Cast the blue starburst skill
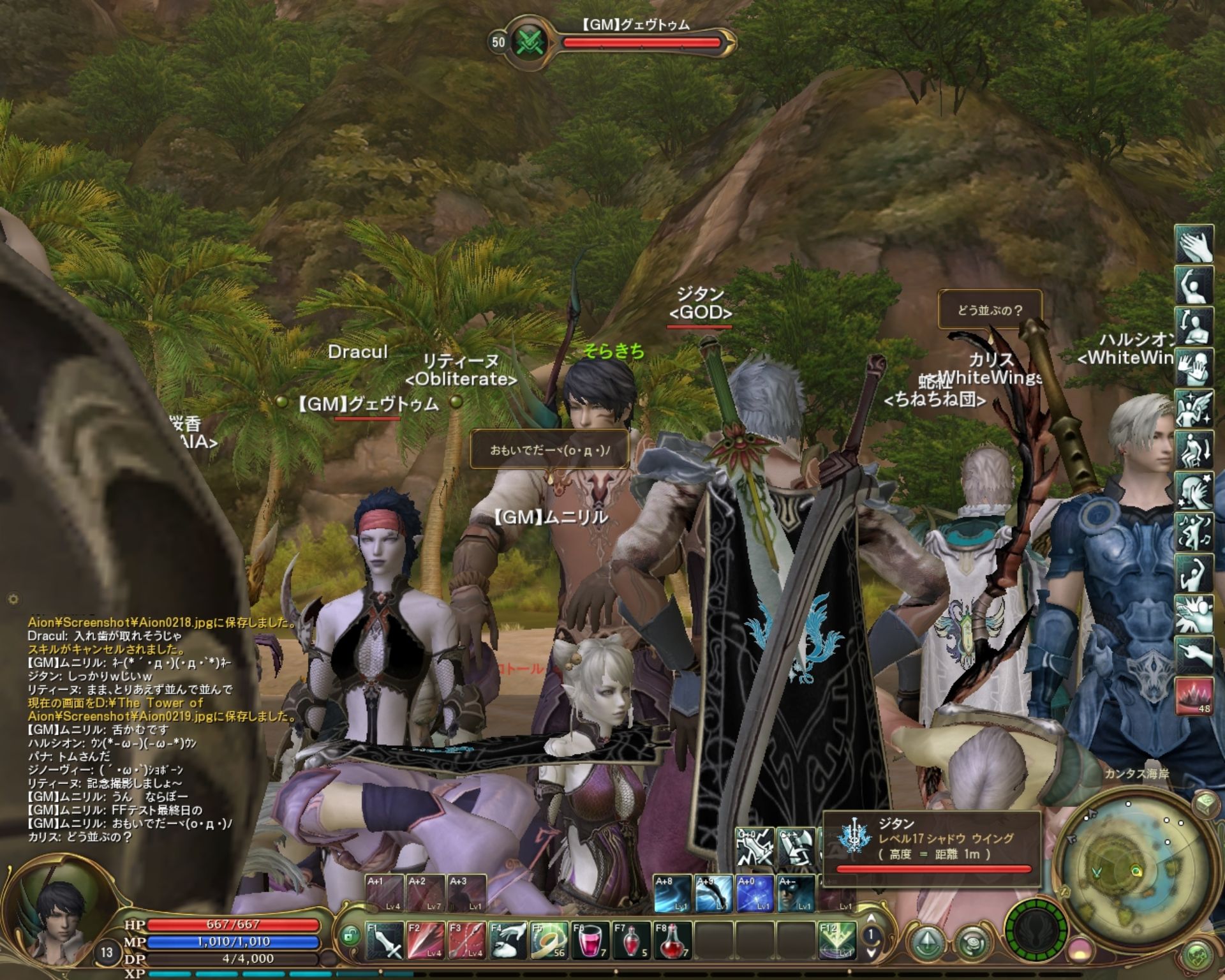The image size is (1225, 980). 755,893
